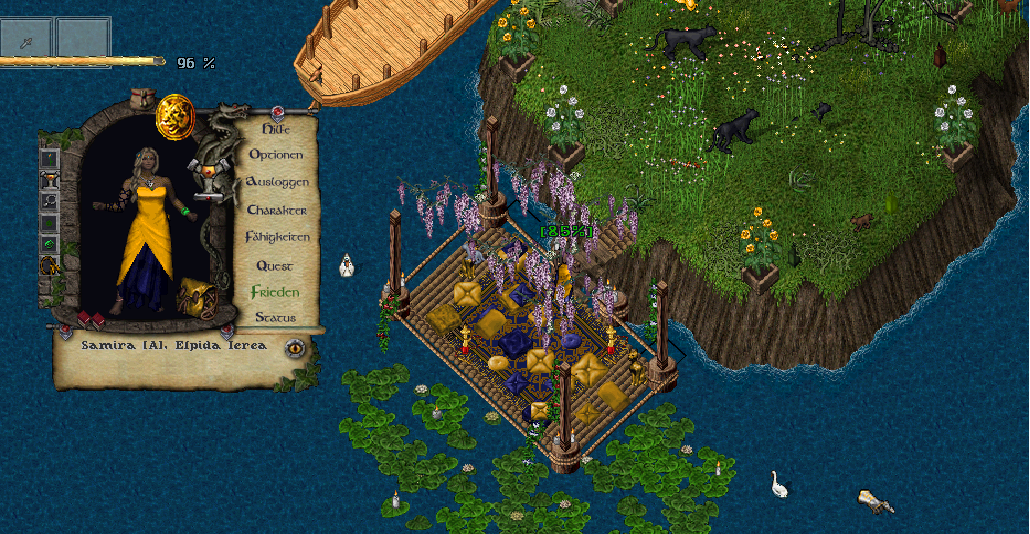Toggle the Frieden peace mode
Viewport: 1030px width, 534px height.
coord(274,292)
